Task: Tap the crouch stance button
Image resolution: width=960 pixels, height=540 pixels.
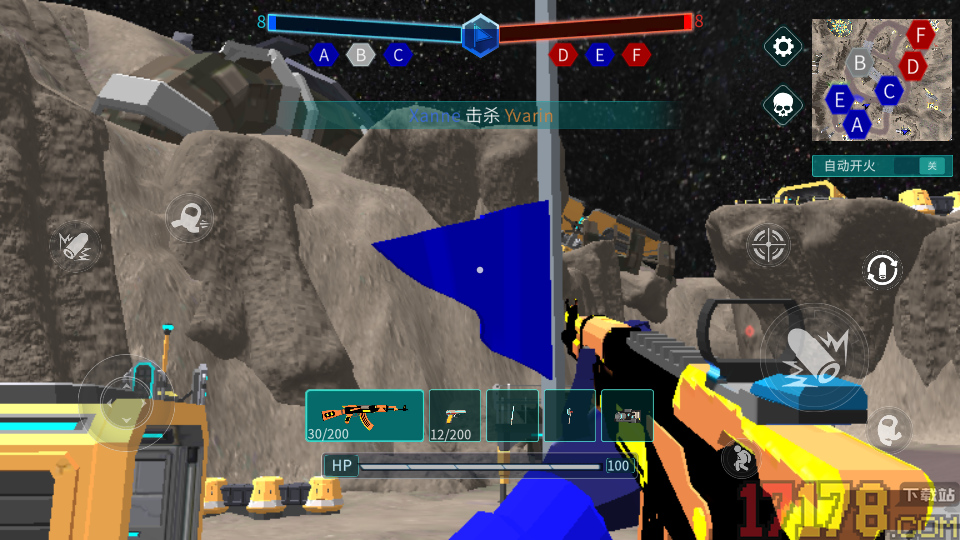Action: pyautogui.click(x=739, y=459)
